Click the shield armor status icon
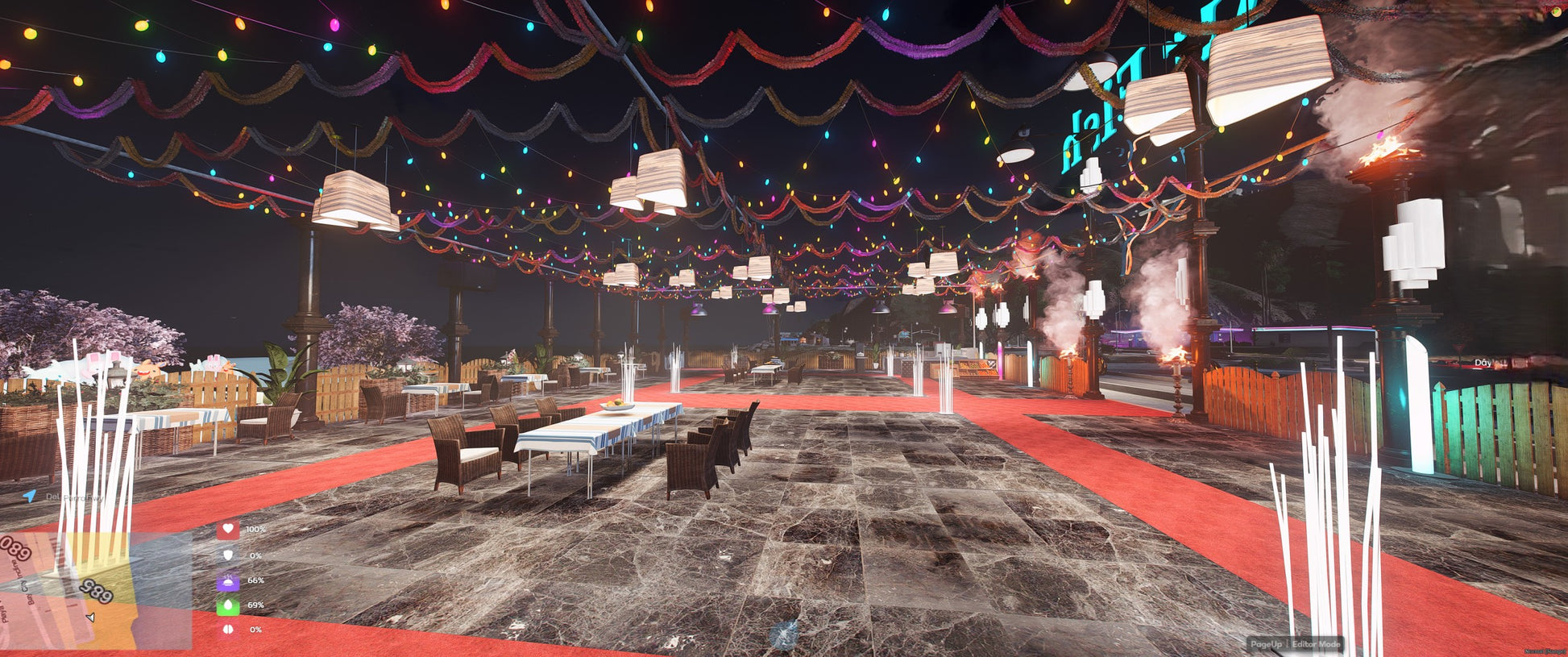Image resolution: width=1568 pixels, height=657 pixels. click(x=228, y=555)
